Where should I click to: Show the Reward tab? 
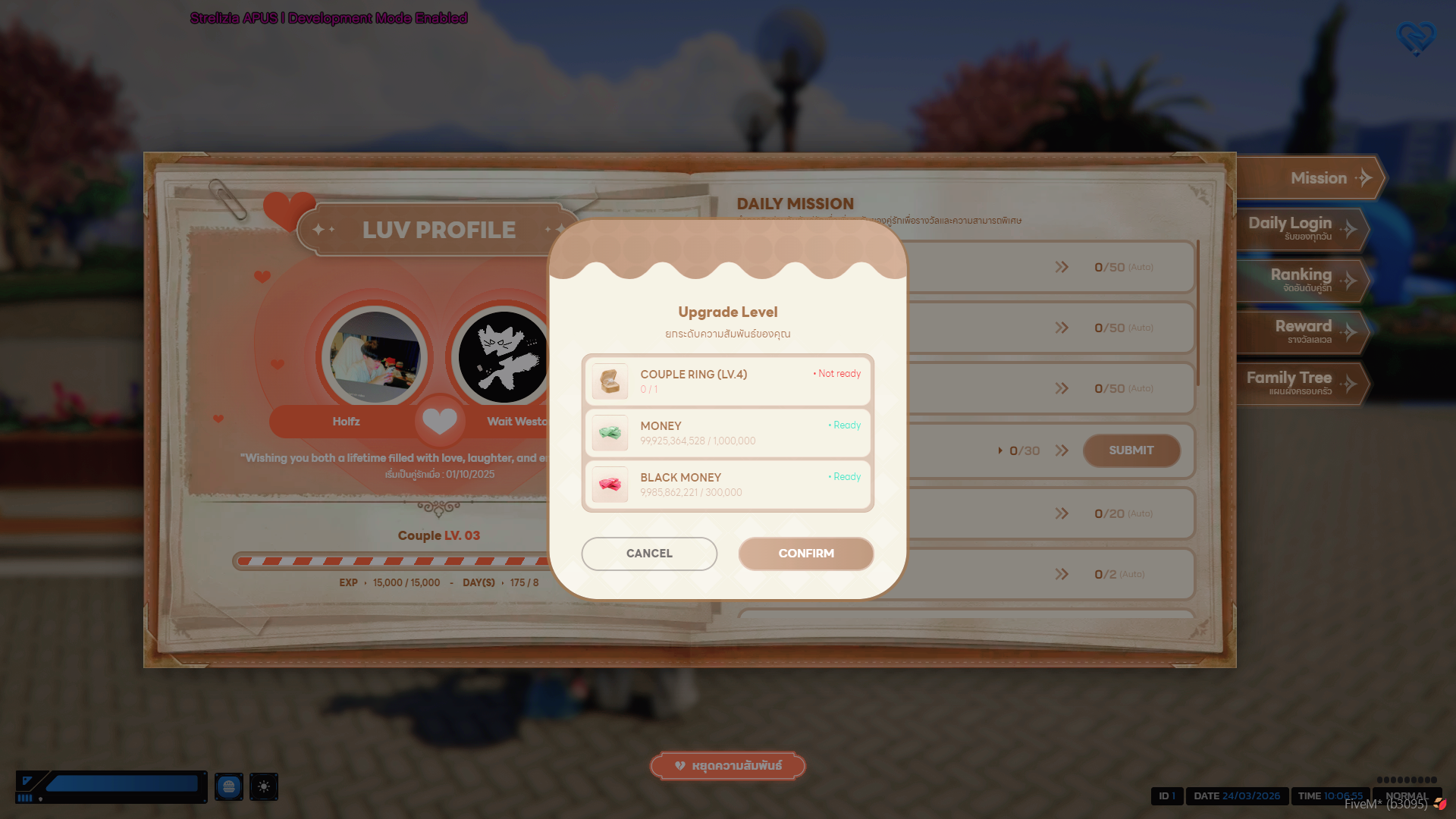pos(1303,331)
